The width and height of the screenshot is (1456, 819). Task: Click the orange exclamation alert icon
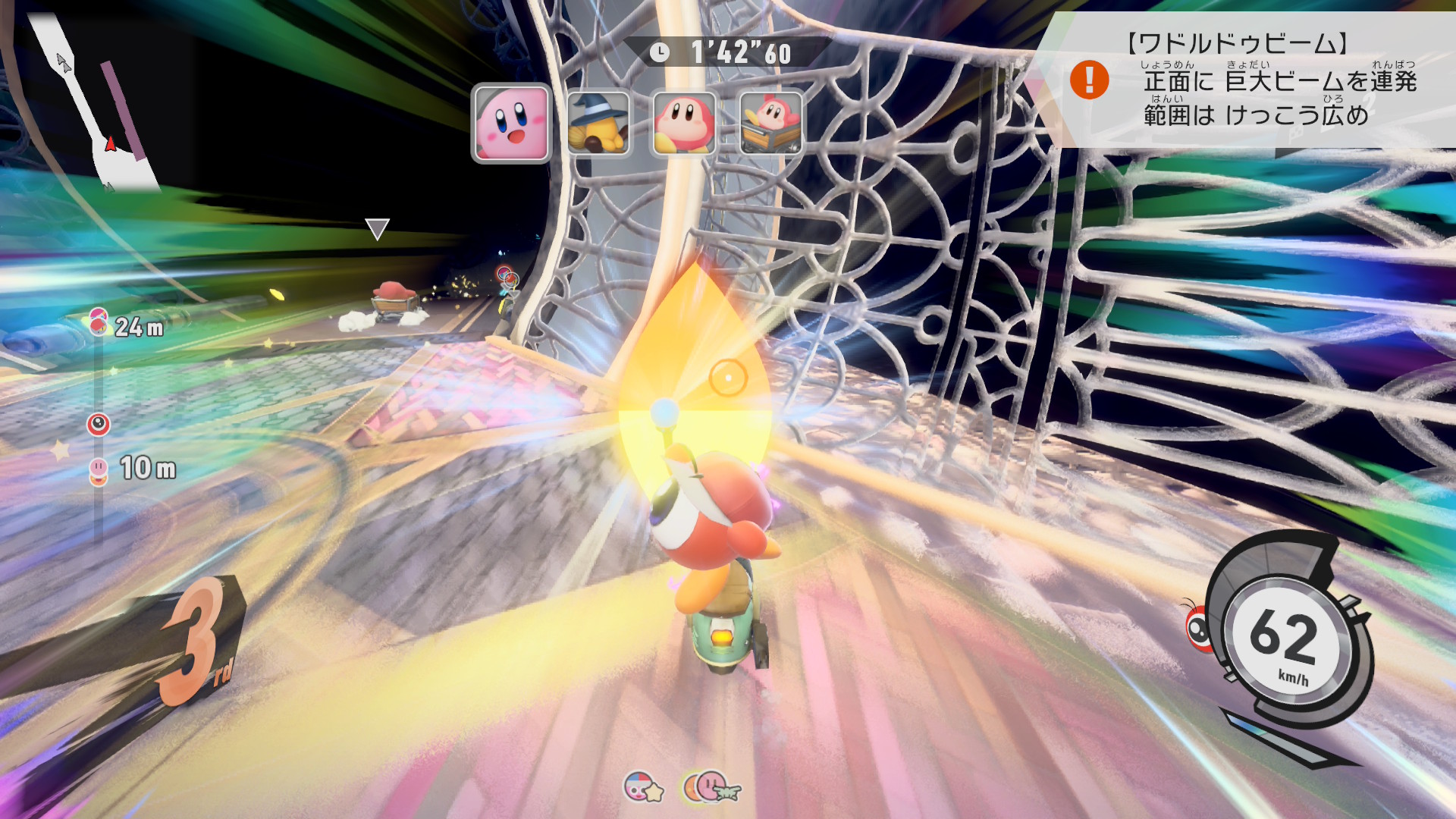(x=1089, y=80)
